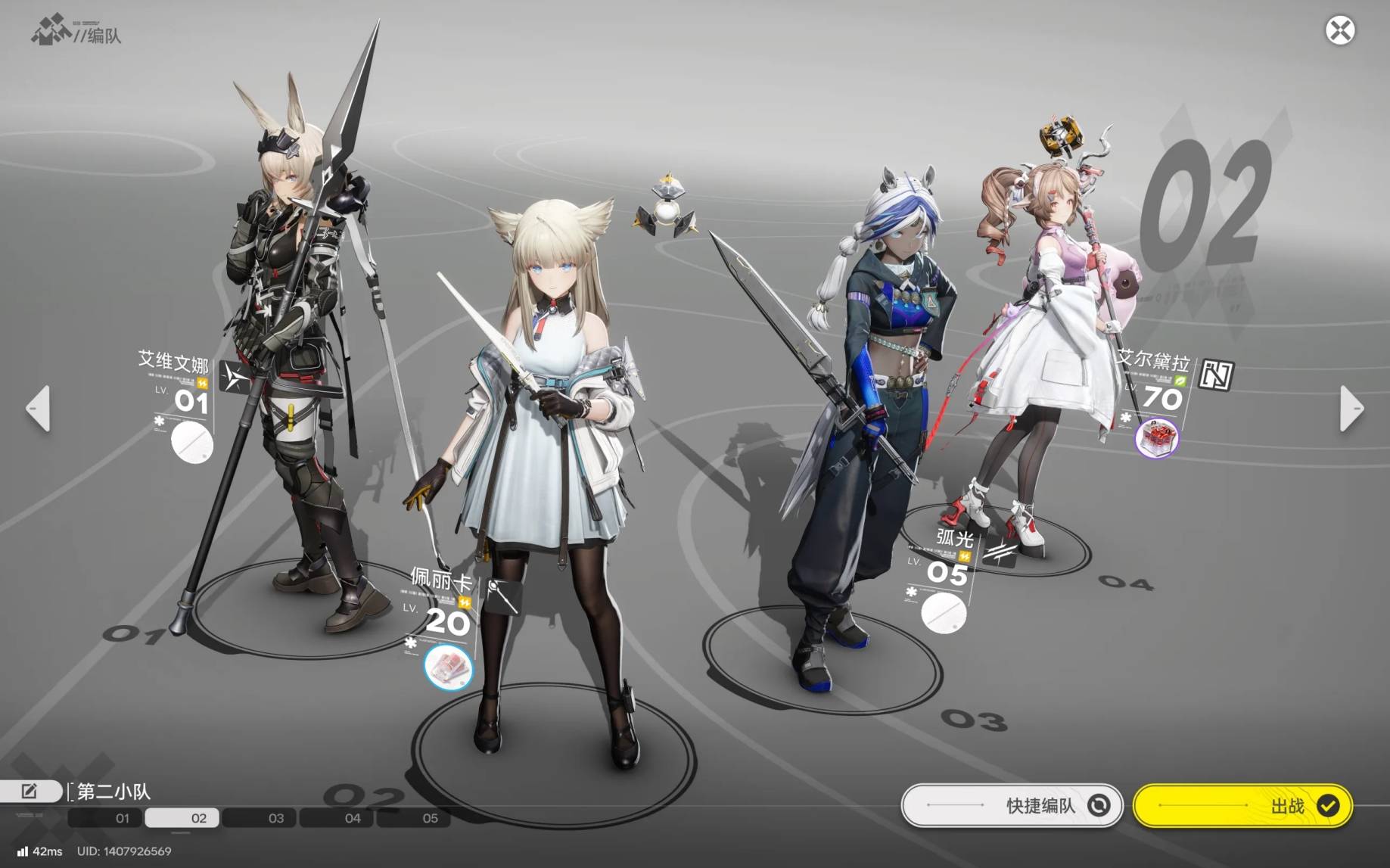The image size is (1390, 868).
Task: Choose squad tab 04
Action: [353, 818]
